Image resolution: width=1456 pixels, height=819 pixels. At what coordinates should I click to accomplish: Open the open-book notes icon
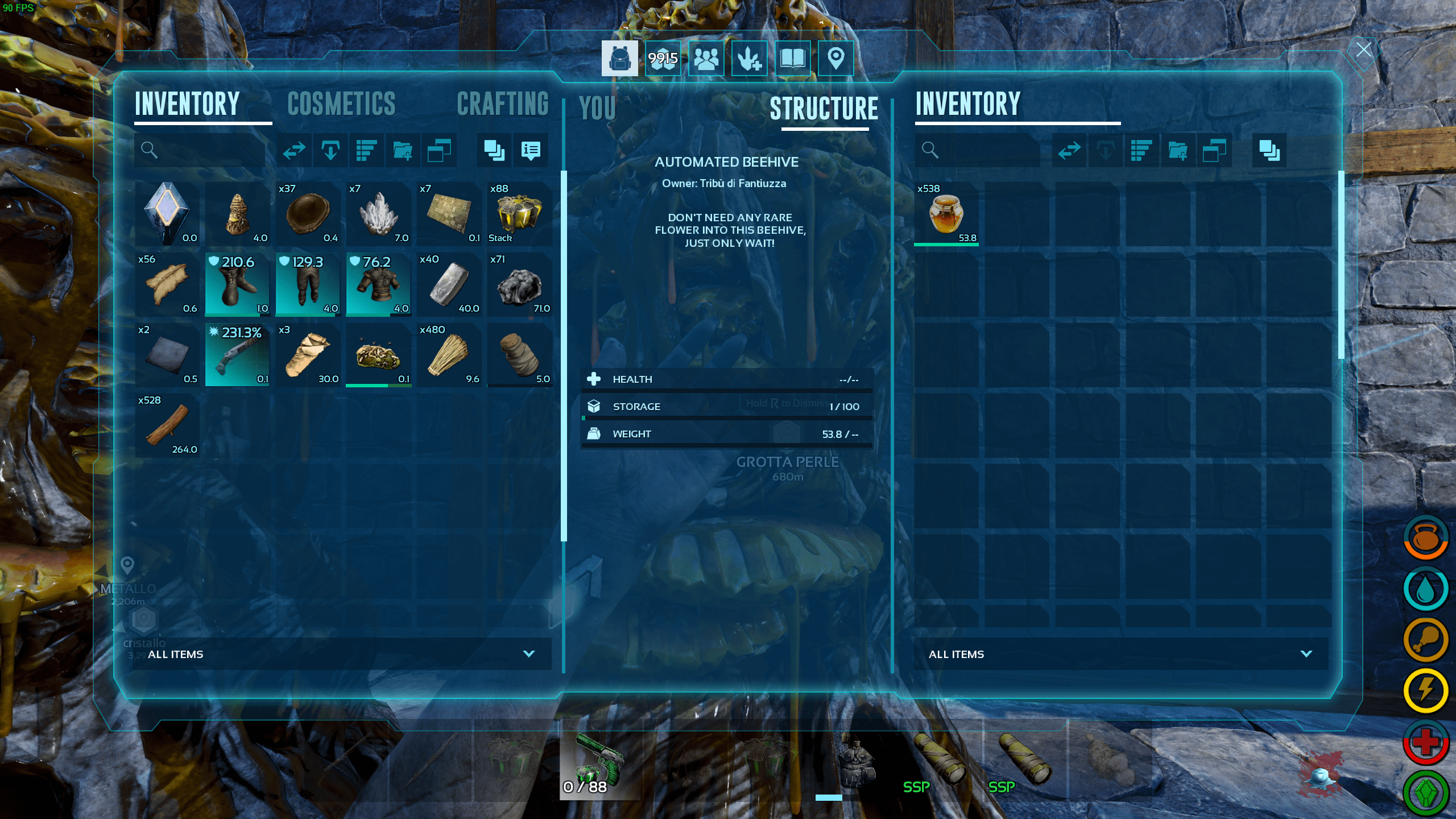pyautogui.click(x=792, y=58)
